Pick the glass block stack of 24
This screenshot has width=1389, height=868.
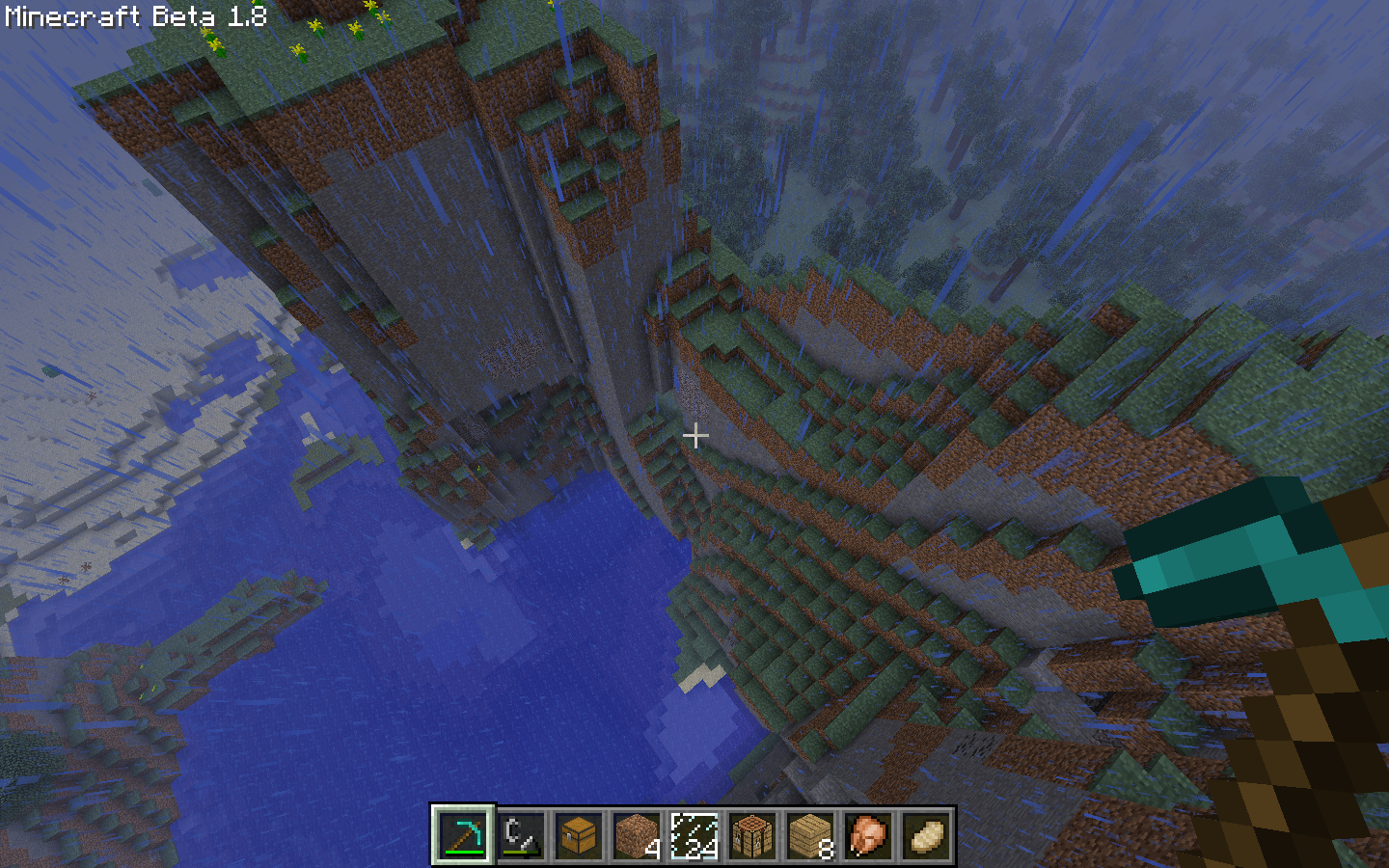[694, 835]
